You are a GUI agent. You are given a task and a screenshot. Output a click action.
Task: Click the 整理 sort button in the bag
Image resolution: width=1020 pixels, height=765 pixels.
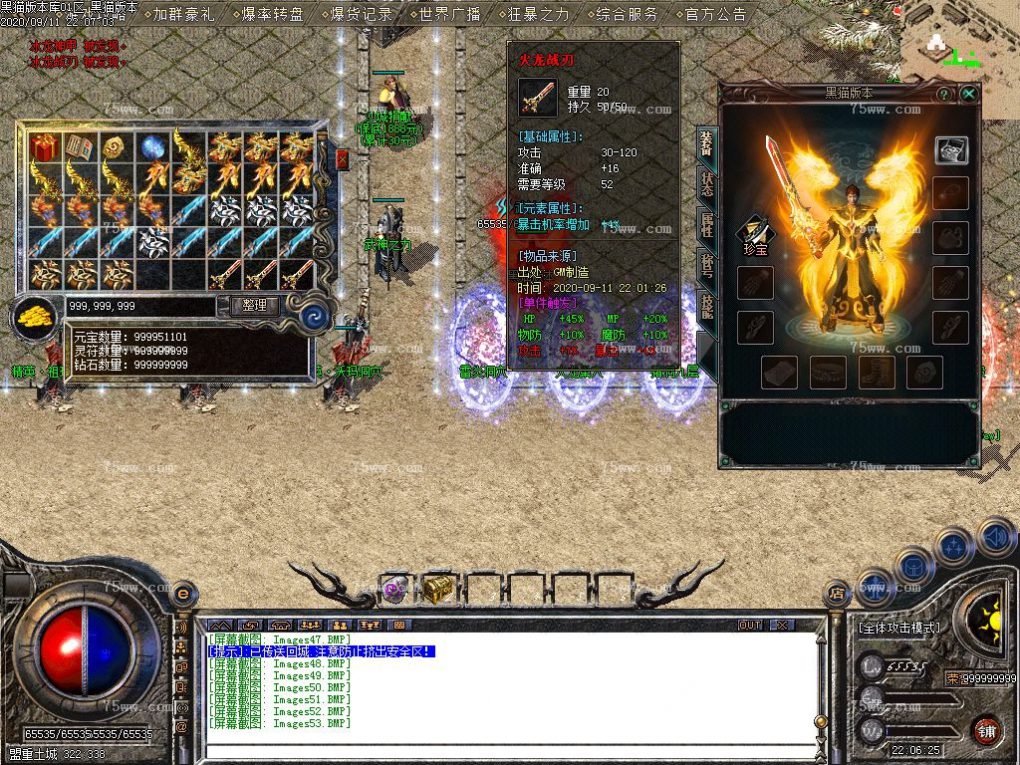click(255, 305)
